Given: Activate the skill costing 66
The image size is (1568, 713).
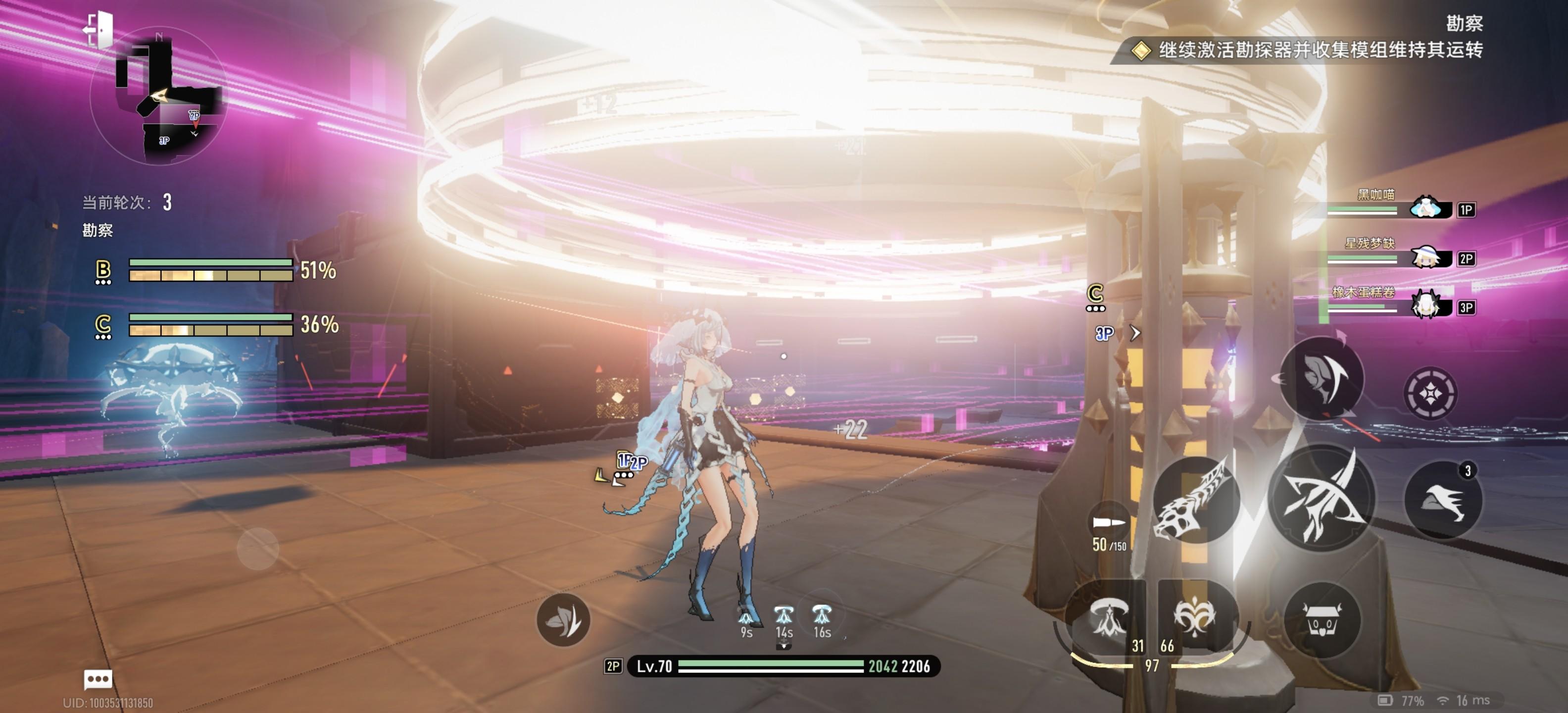Looking at the screenshot, I should (x=1194, y=618).
